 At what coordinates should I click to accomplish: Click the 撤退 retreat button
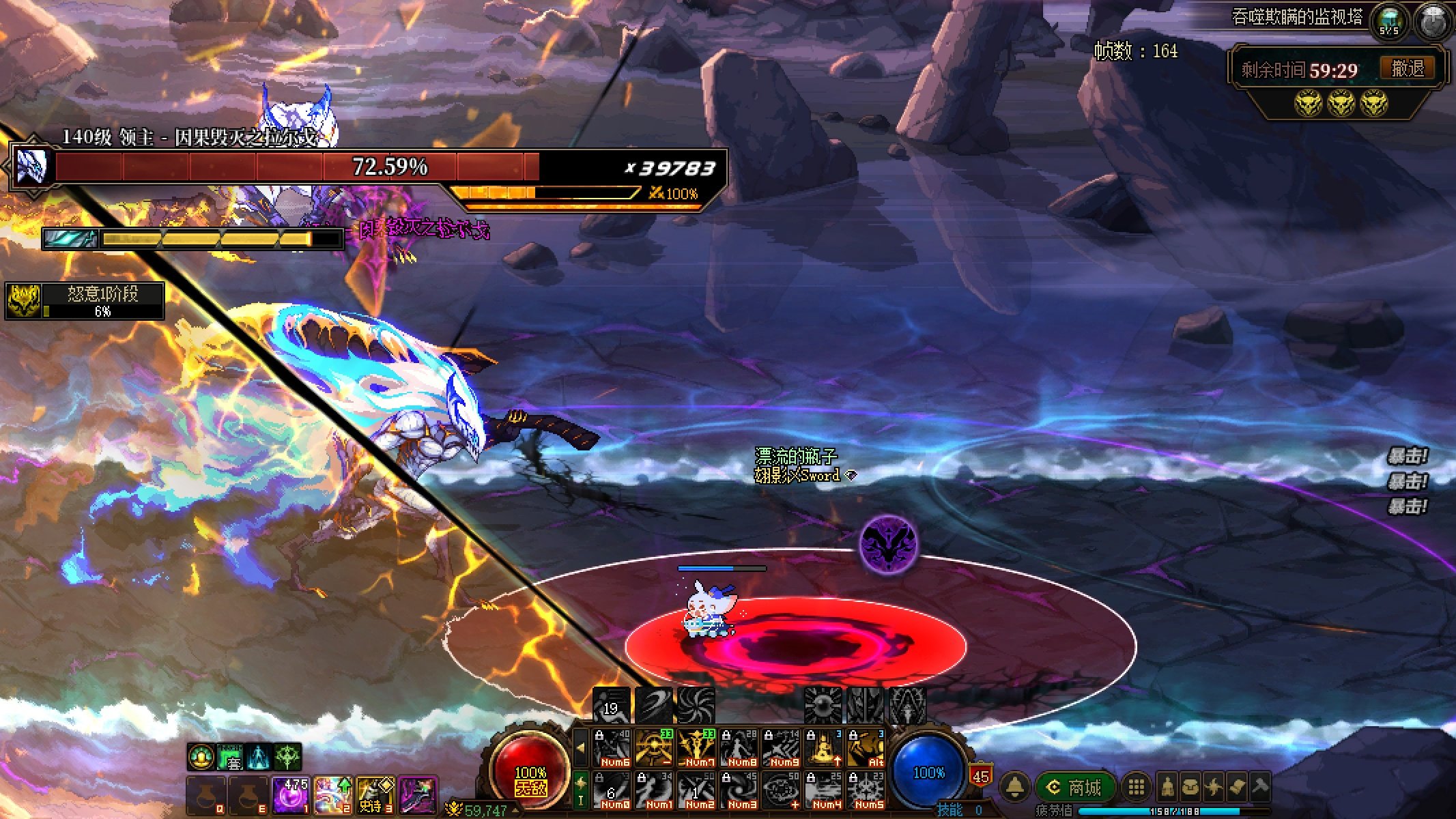click(1408, 68)
